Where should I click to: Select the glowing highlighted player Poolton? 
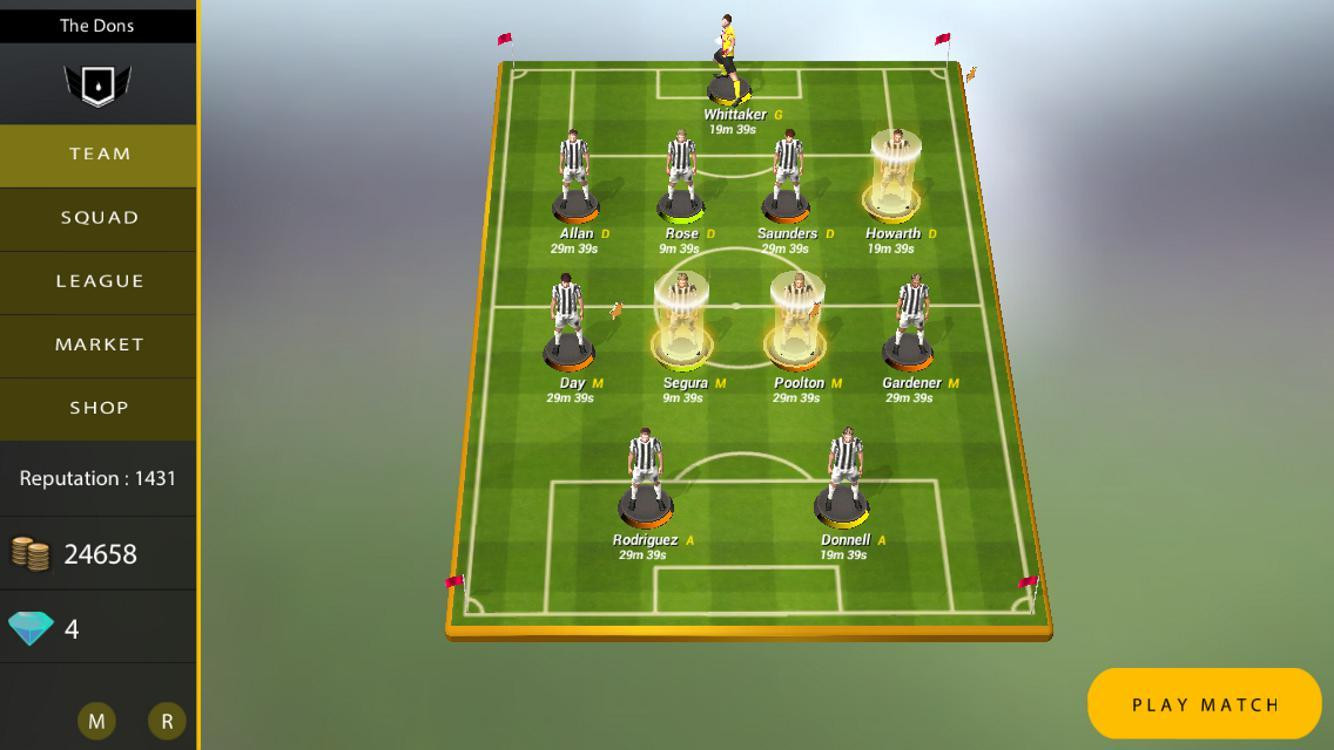[797, 320]
